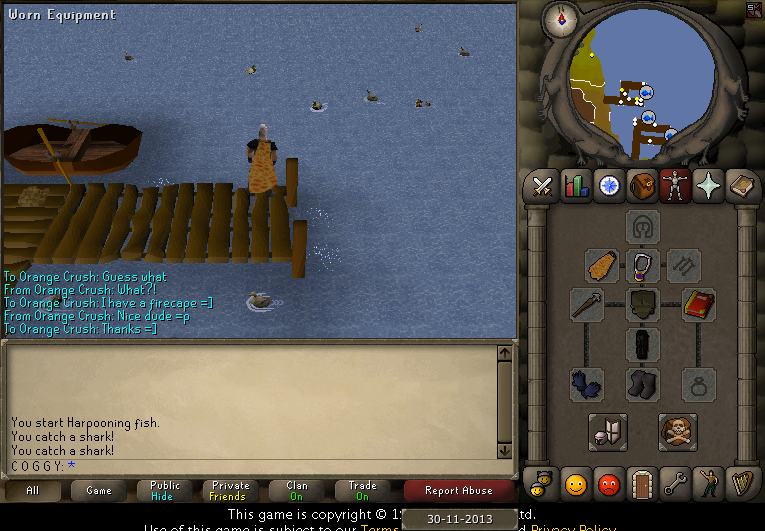The image size is (765, 531).
Task: Open the Options wrench tab
Action: click(675, 484)
